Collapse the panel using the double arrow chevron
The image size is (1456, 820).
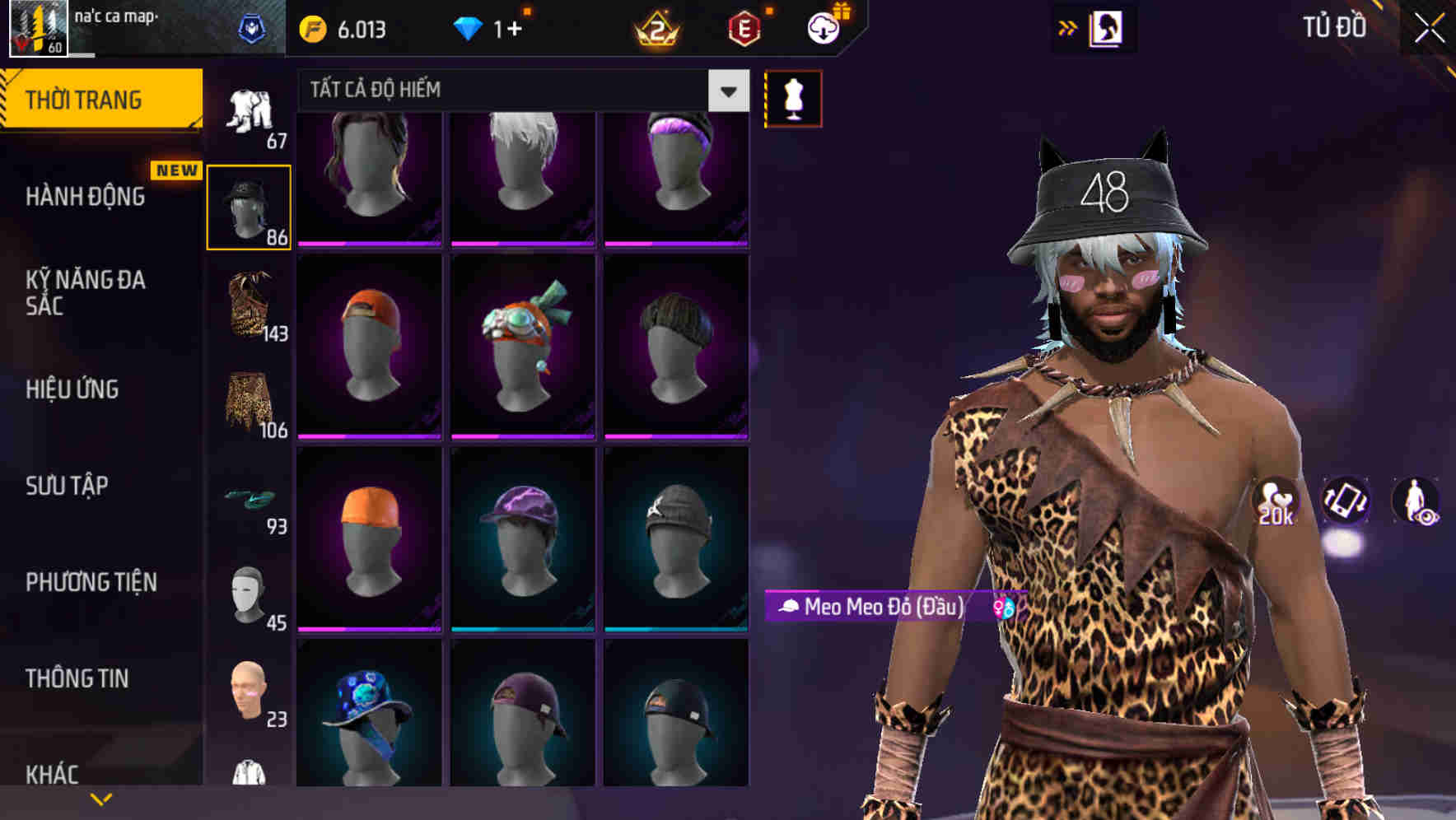[x=1069, y=26]
